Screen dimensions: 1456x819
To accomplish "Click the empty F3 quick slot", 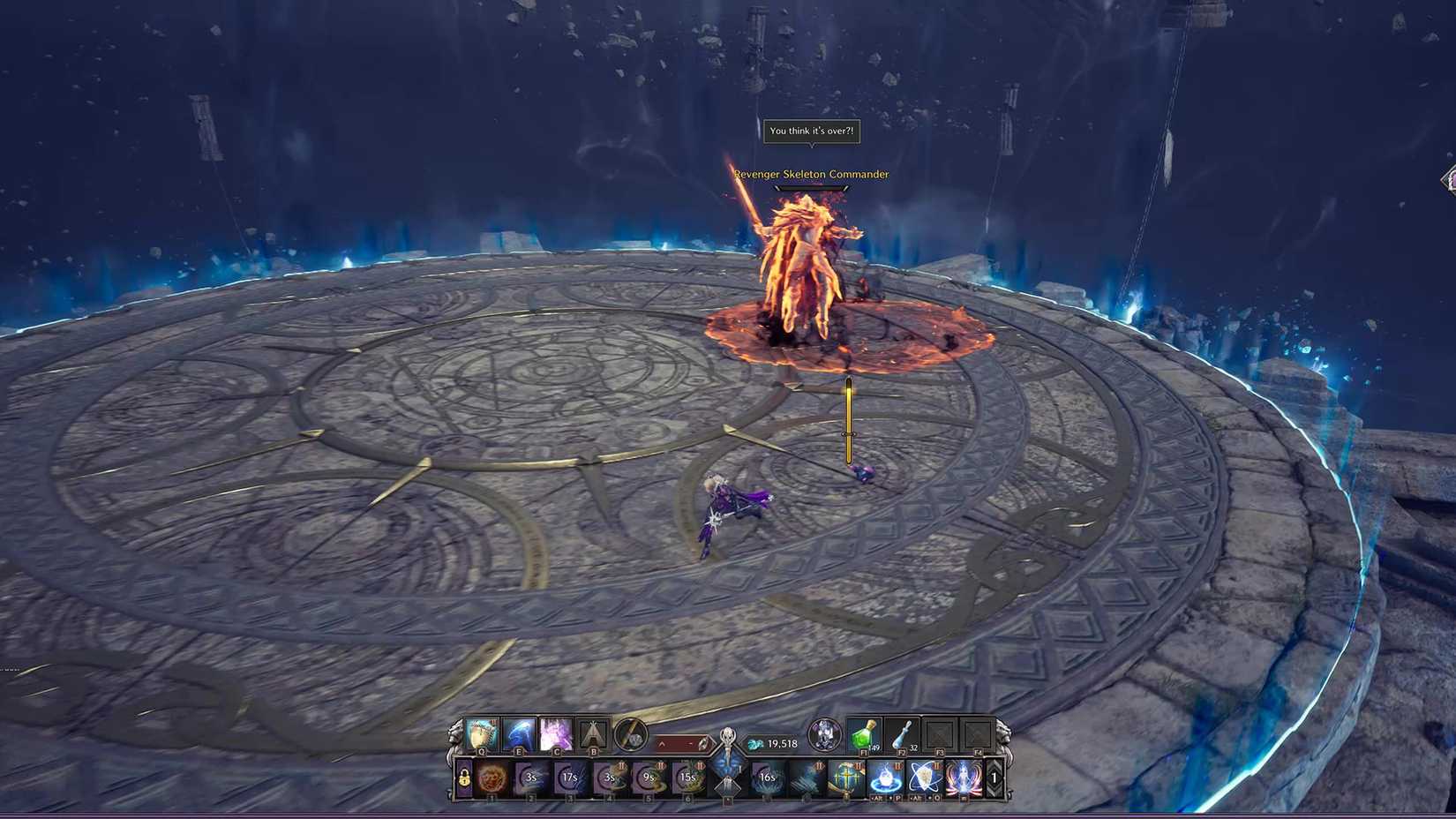I will (942, 736).
